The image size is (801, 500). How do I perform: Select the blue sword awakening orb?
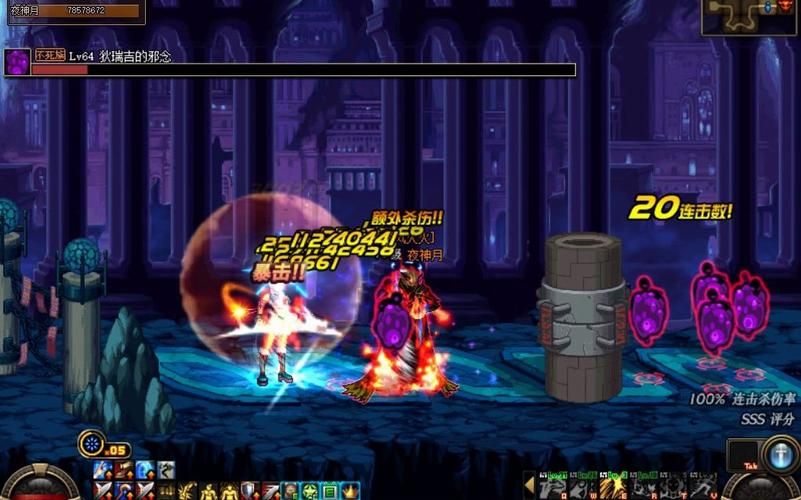(779, 455)
